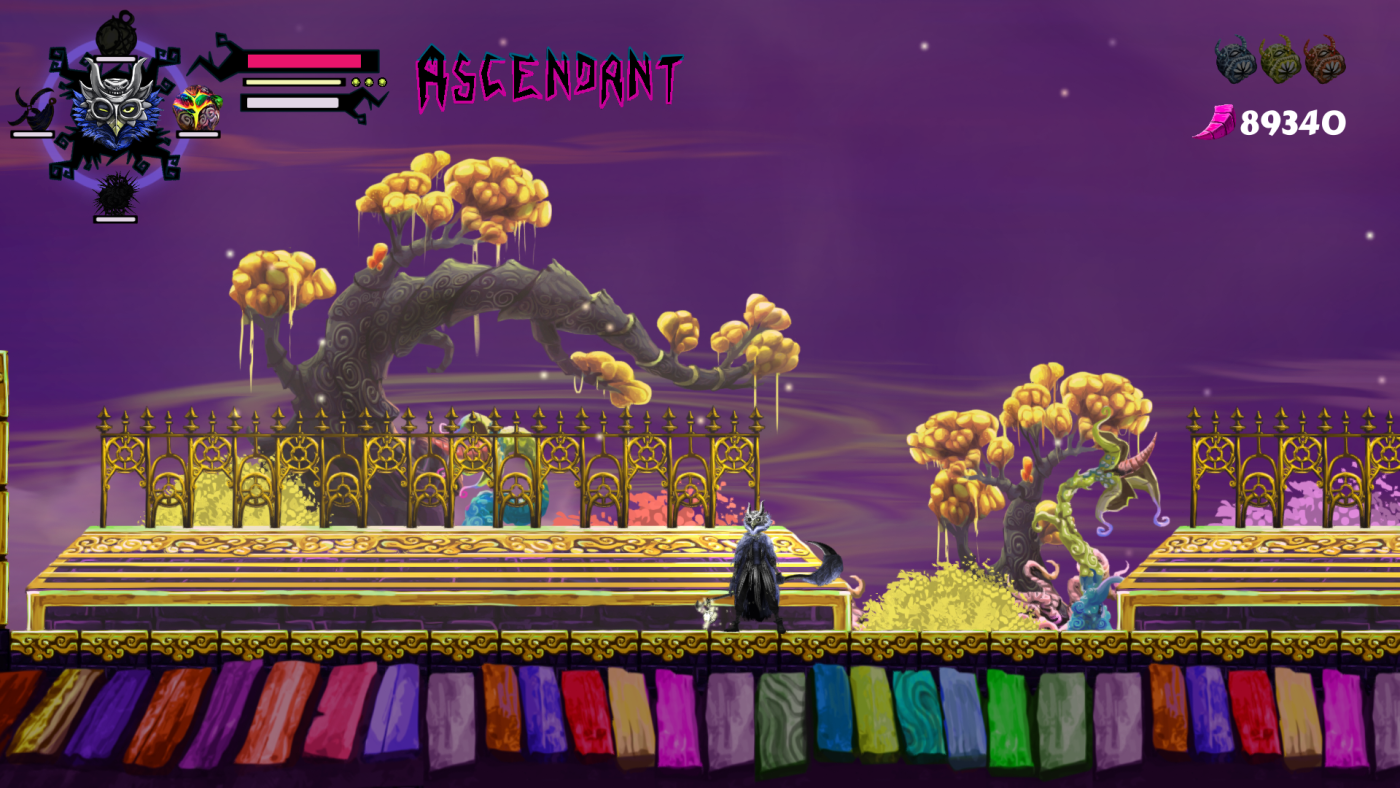The width and height of the screenshot is (1400, 788).
Task: Toggle the second green energy orb
Action: tap(368, 82)
